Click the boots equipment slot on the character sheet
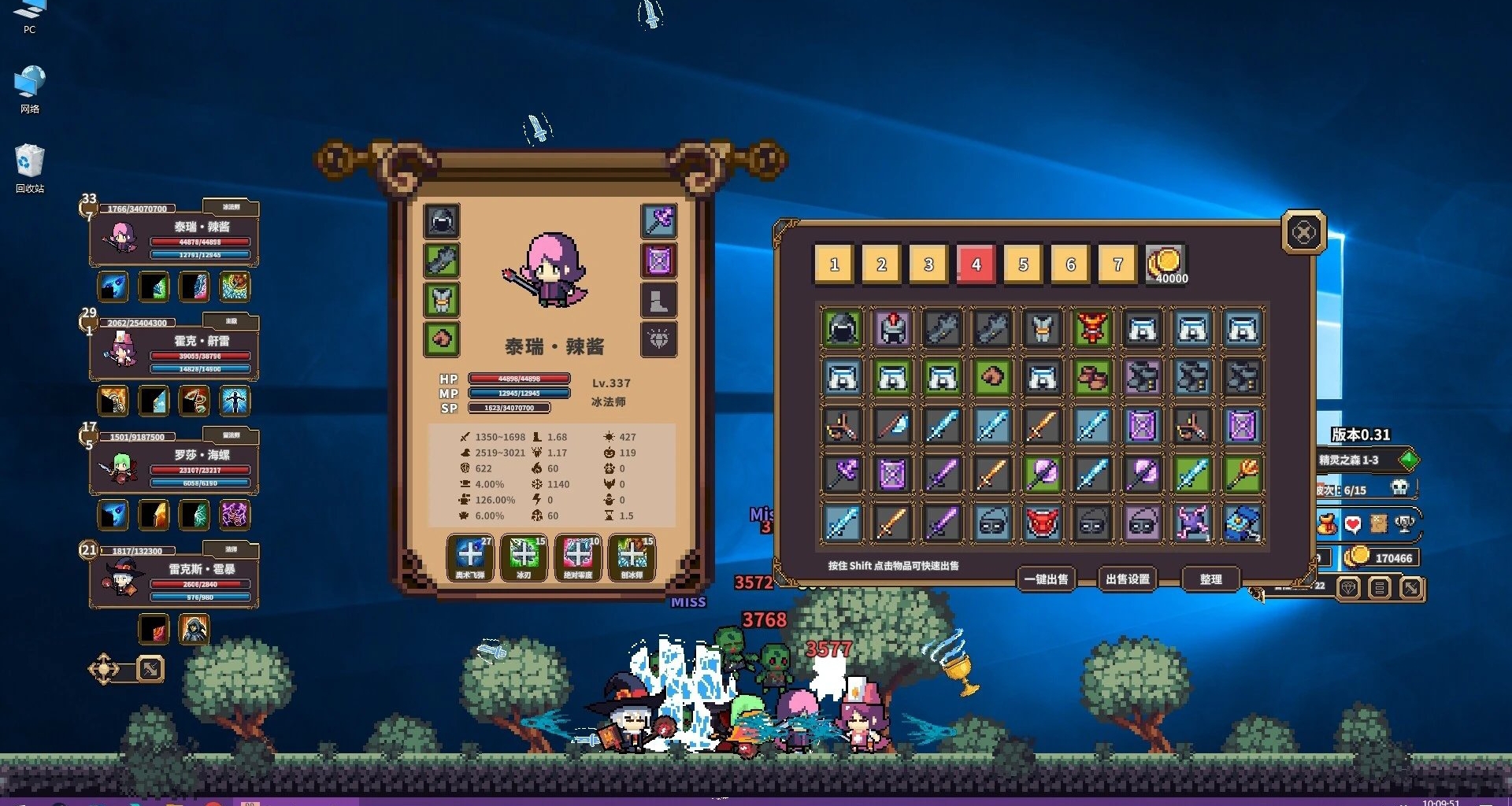1512x806 pixels. (x=660, y=301)
